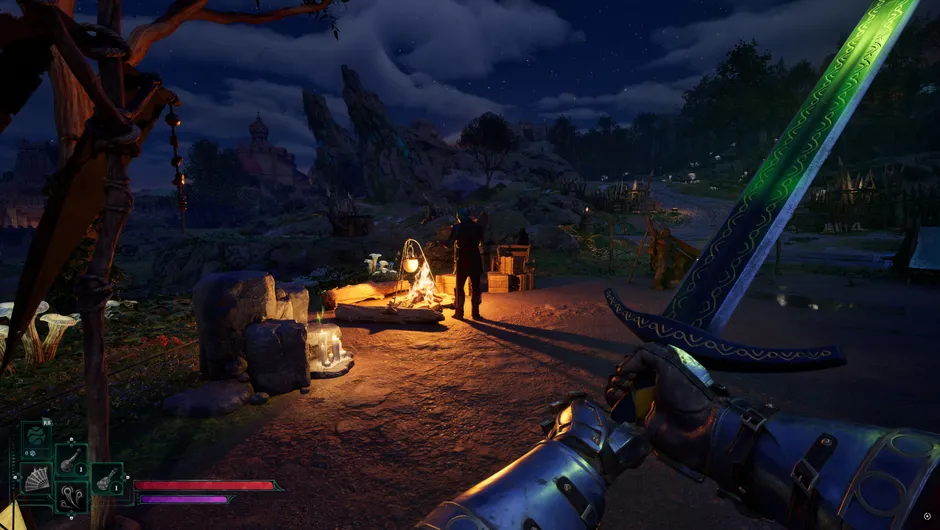The width and height of the screenshot is (940, 530).
Task: Select the green orb ability slot
Action: pyautogui.click(x=36, y=438)
